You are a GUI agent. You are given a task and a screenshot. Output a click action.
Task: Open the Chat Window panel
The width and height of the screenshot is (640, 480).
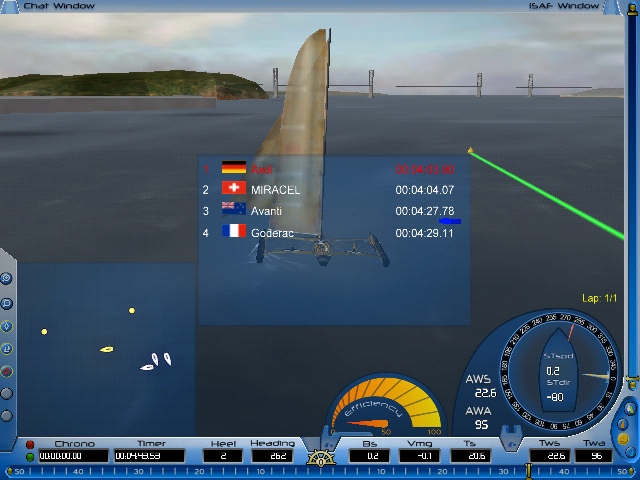click(x=60, y=6)
